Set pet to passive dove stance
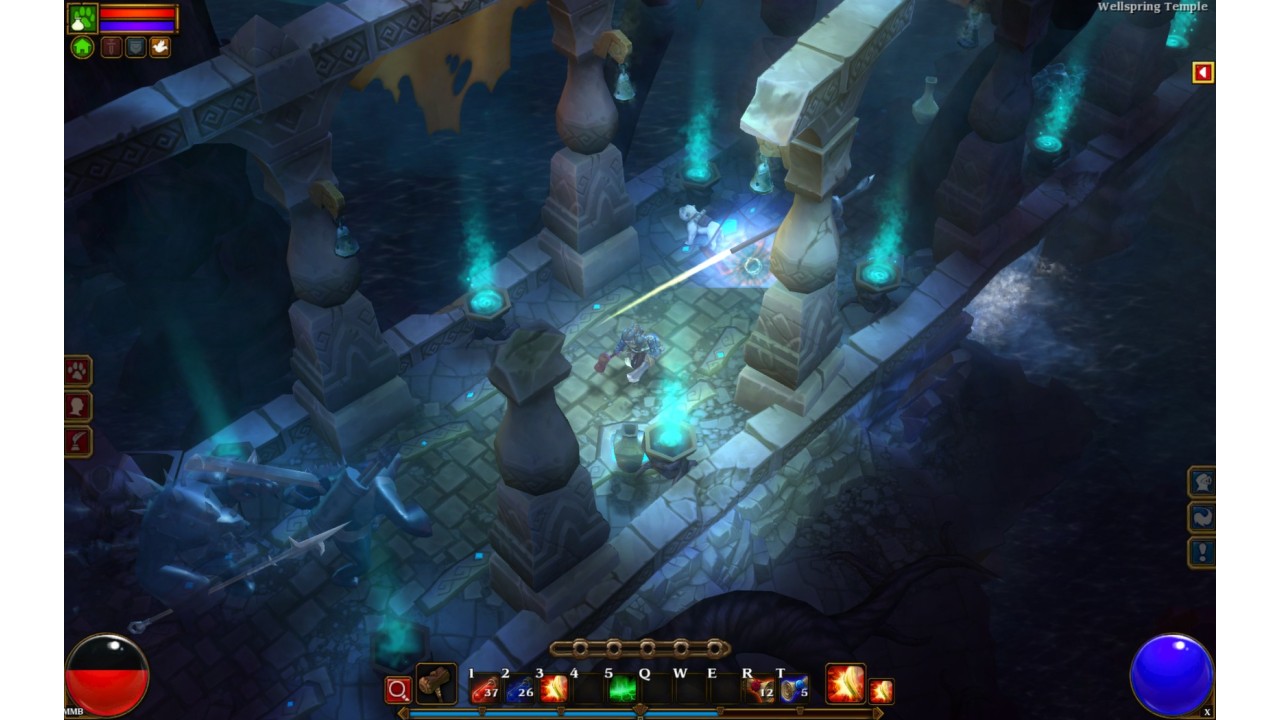The width and height of the screenshot is (1280, 720). click(x=159, y=47)
